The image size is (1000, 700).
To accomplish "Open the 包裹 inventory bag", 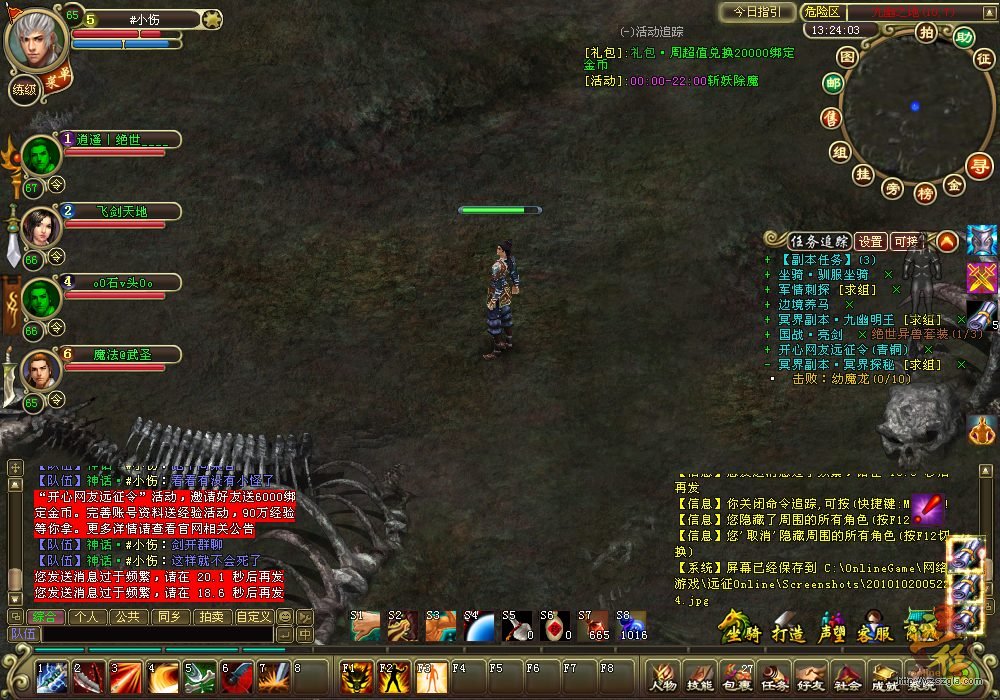I will click(x=738, y=677).
